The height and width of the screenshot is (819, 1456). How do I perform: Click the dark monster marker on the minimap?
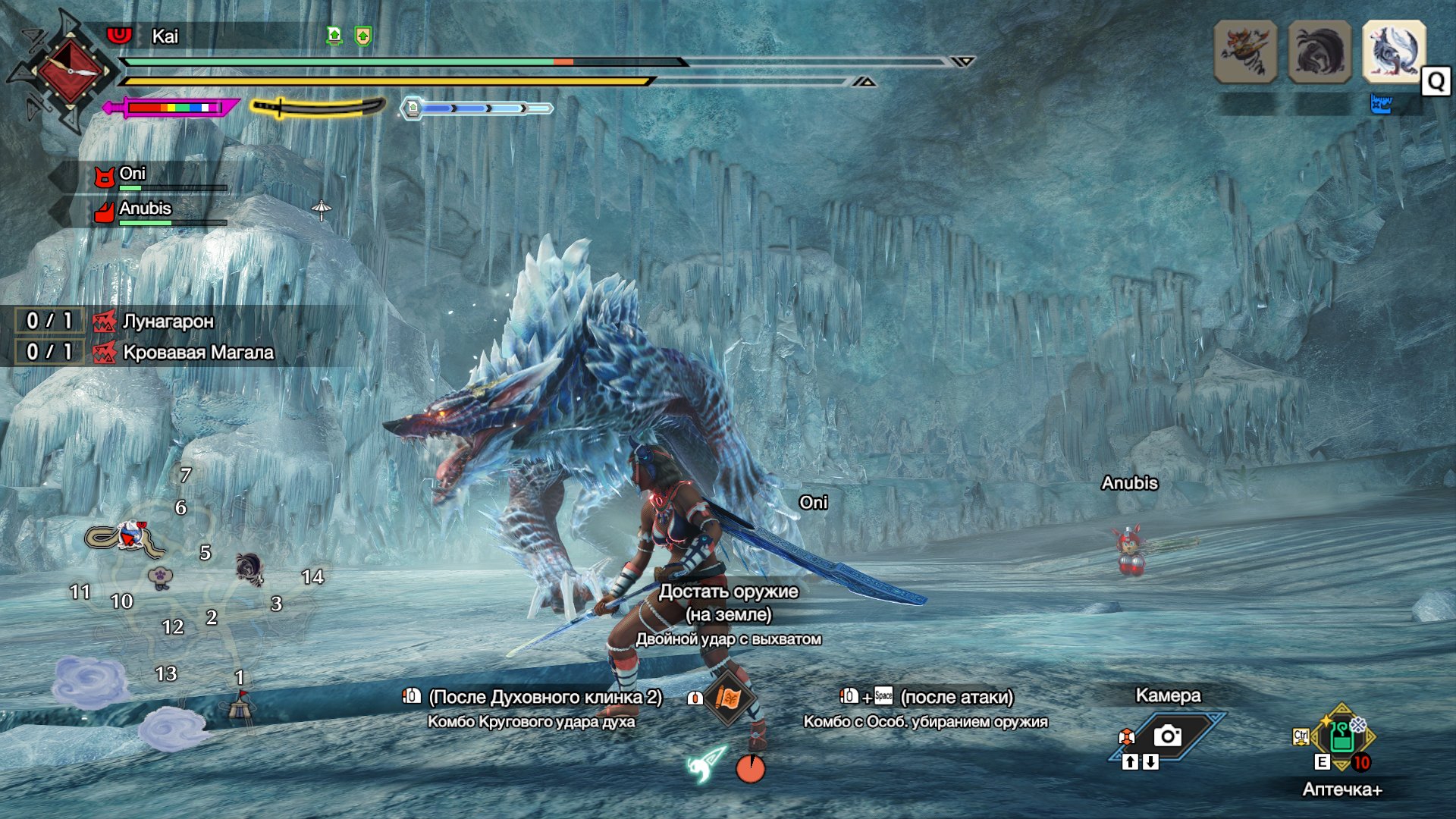point(249,567)
